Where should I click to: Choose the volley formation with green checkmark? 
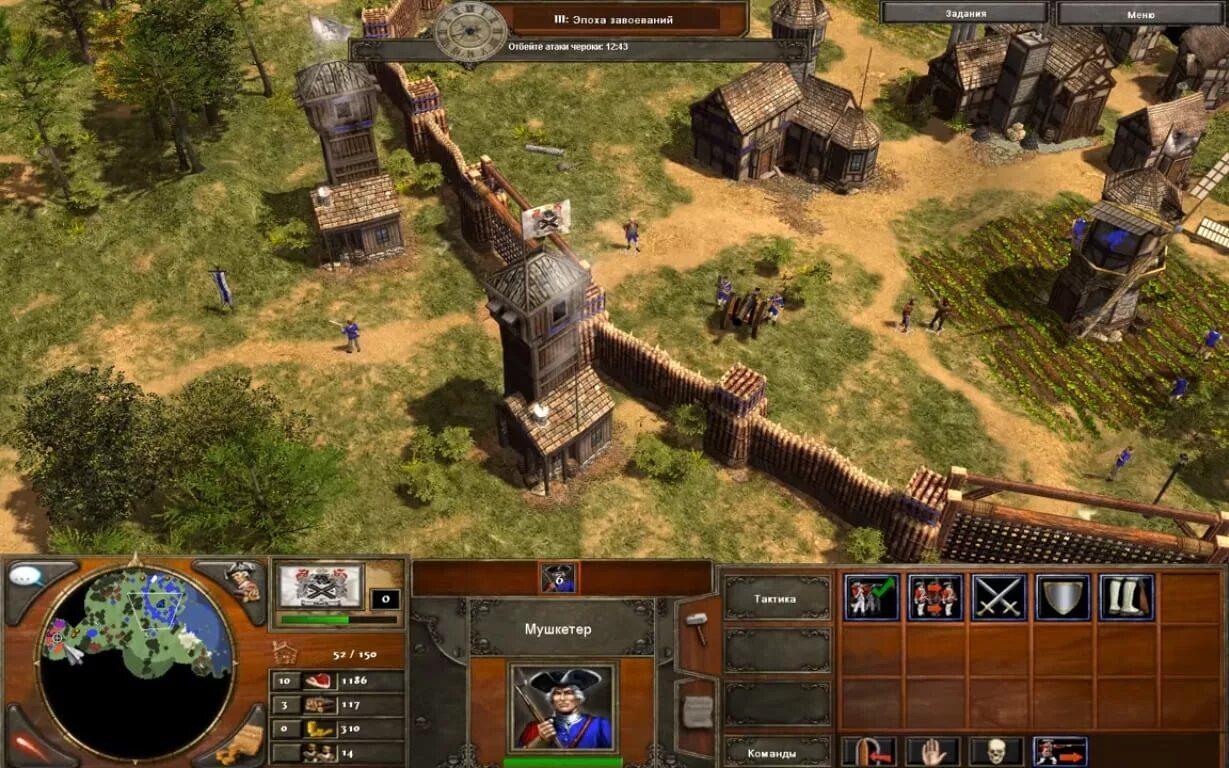(x=871, y=597)
